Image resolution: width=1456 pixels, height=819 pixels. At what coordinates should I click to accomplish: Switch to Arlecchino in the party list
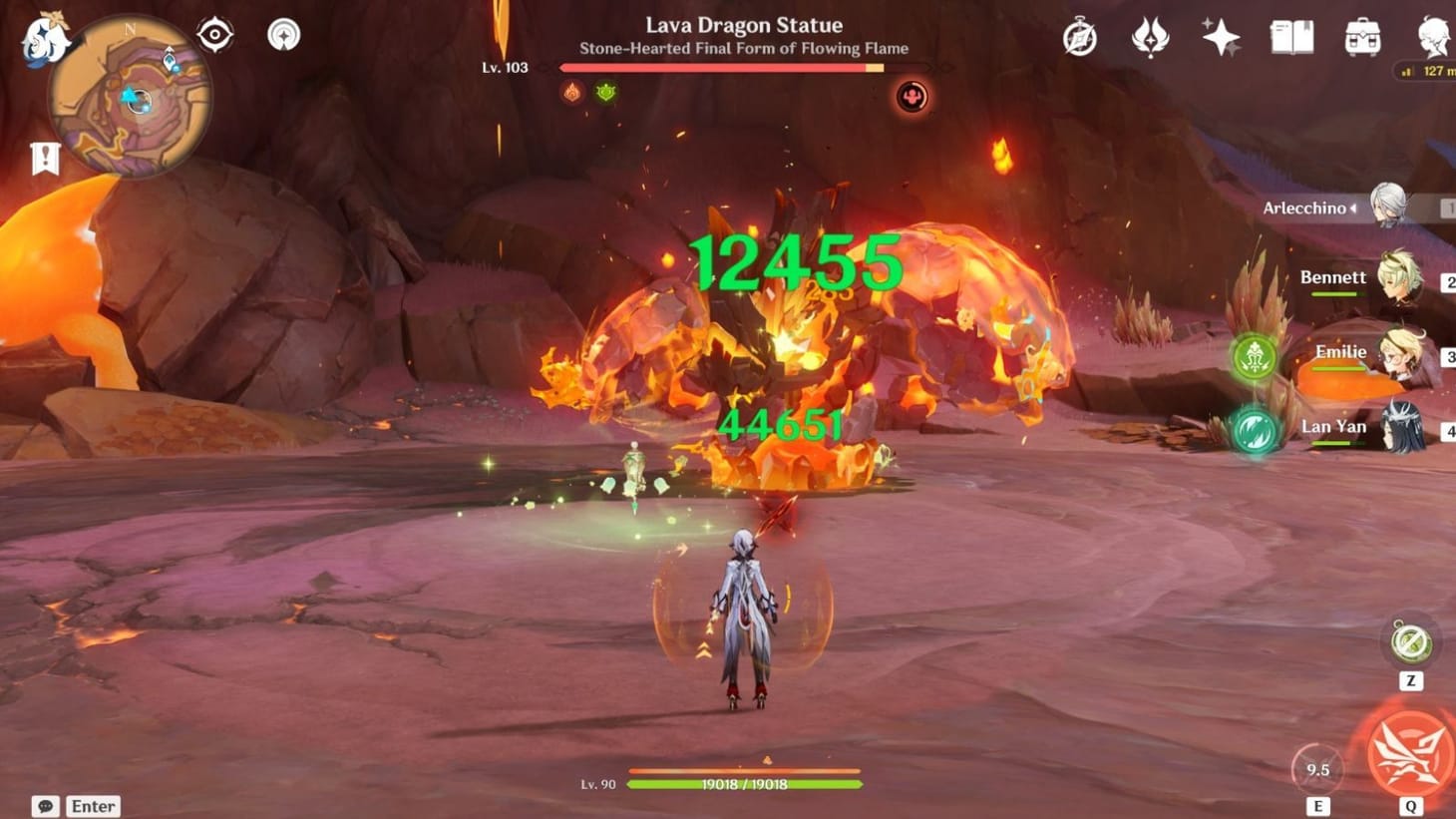coord(1389,207)
